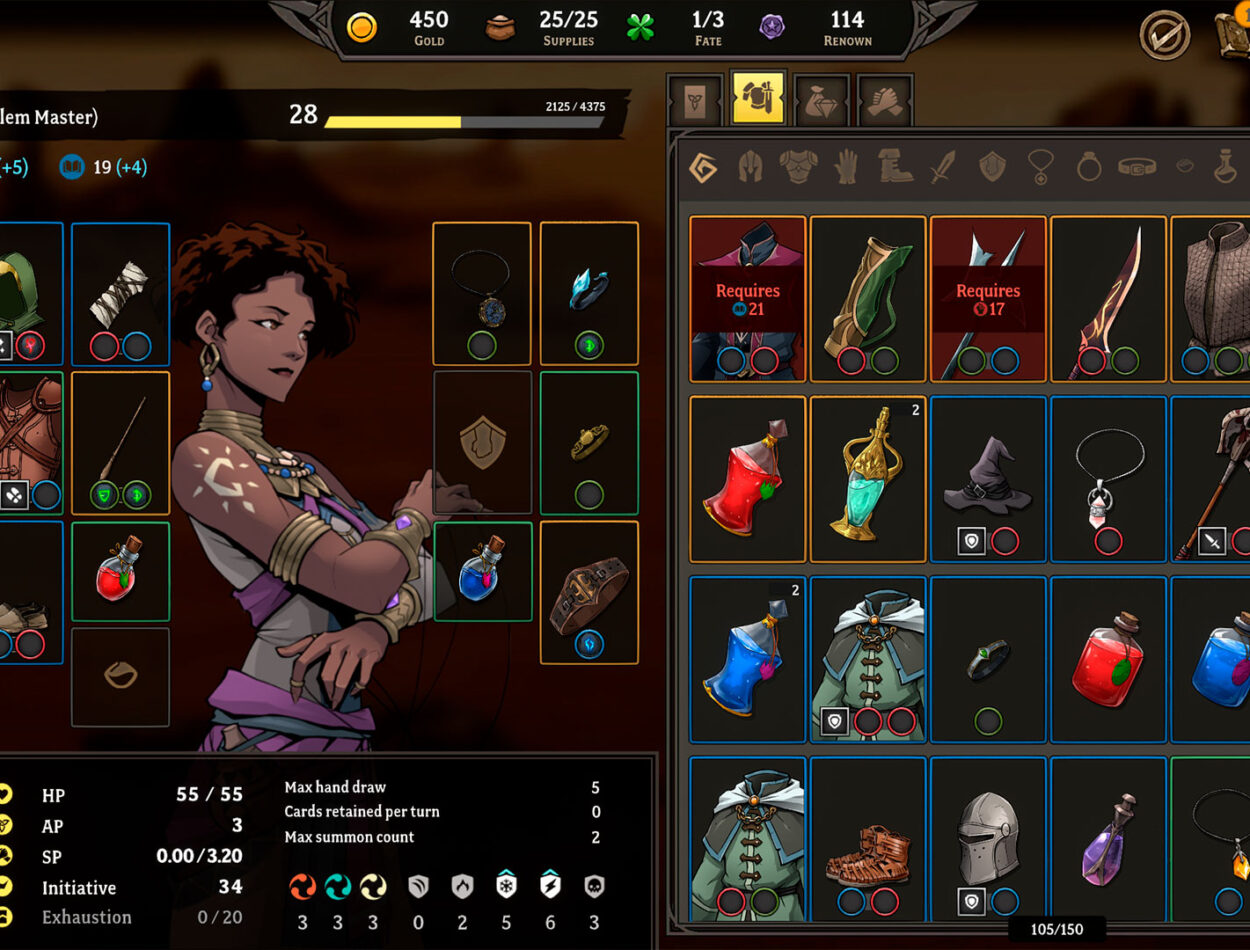Filter inventory by chest armor

(798, 167)
